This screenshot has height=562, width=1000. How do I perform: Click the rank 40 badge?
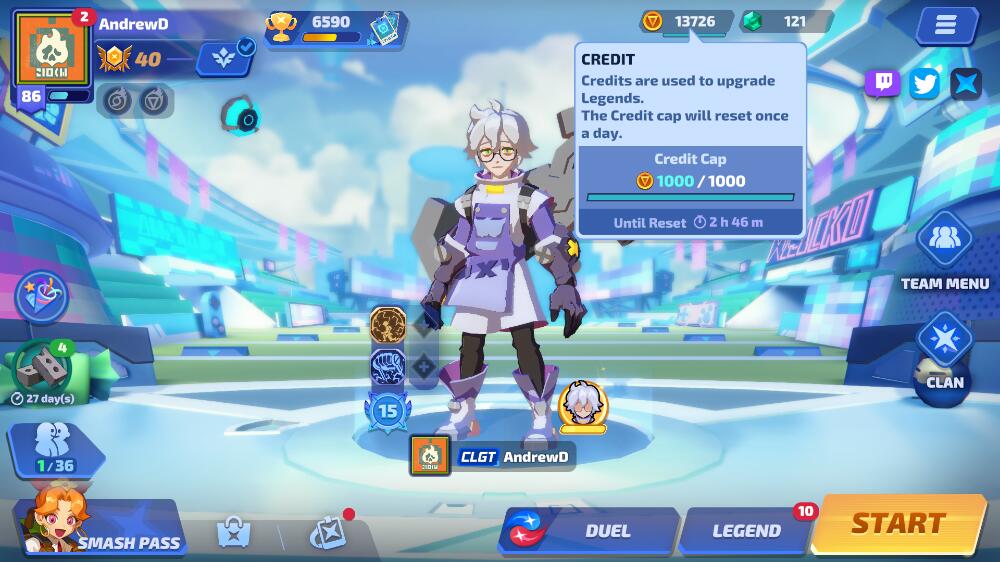pyautogui.click(x=131, y=59)
